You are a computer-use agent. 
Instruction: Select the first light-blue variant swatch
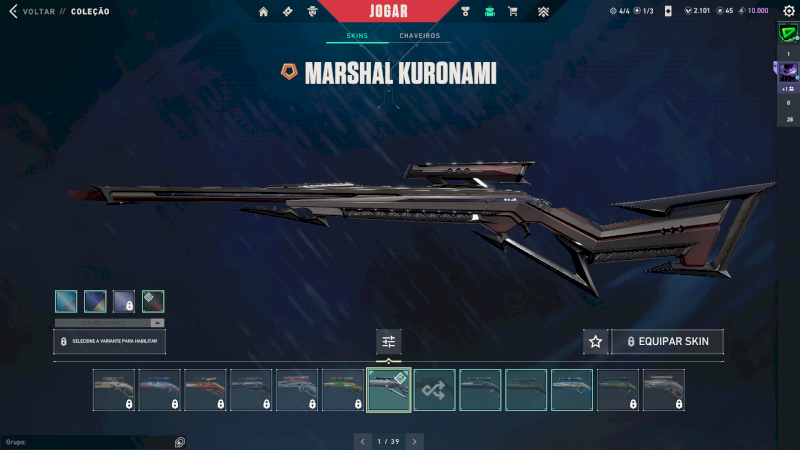click(x=66, y=301)
